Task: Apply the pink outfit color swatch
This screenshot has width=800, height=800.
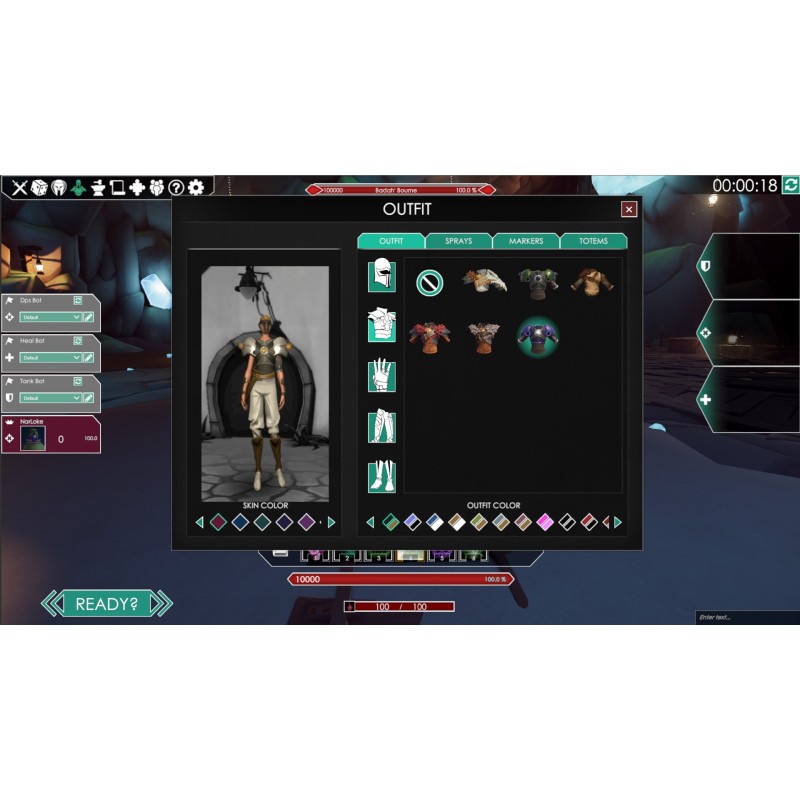Action: [x=545, y=522]
